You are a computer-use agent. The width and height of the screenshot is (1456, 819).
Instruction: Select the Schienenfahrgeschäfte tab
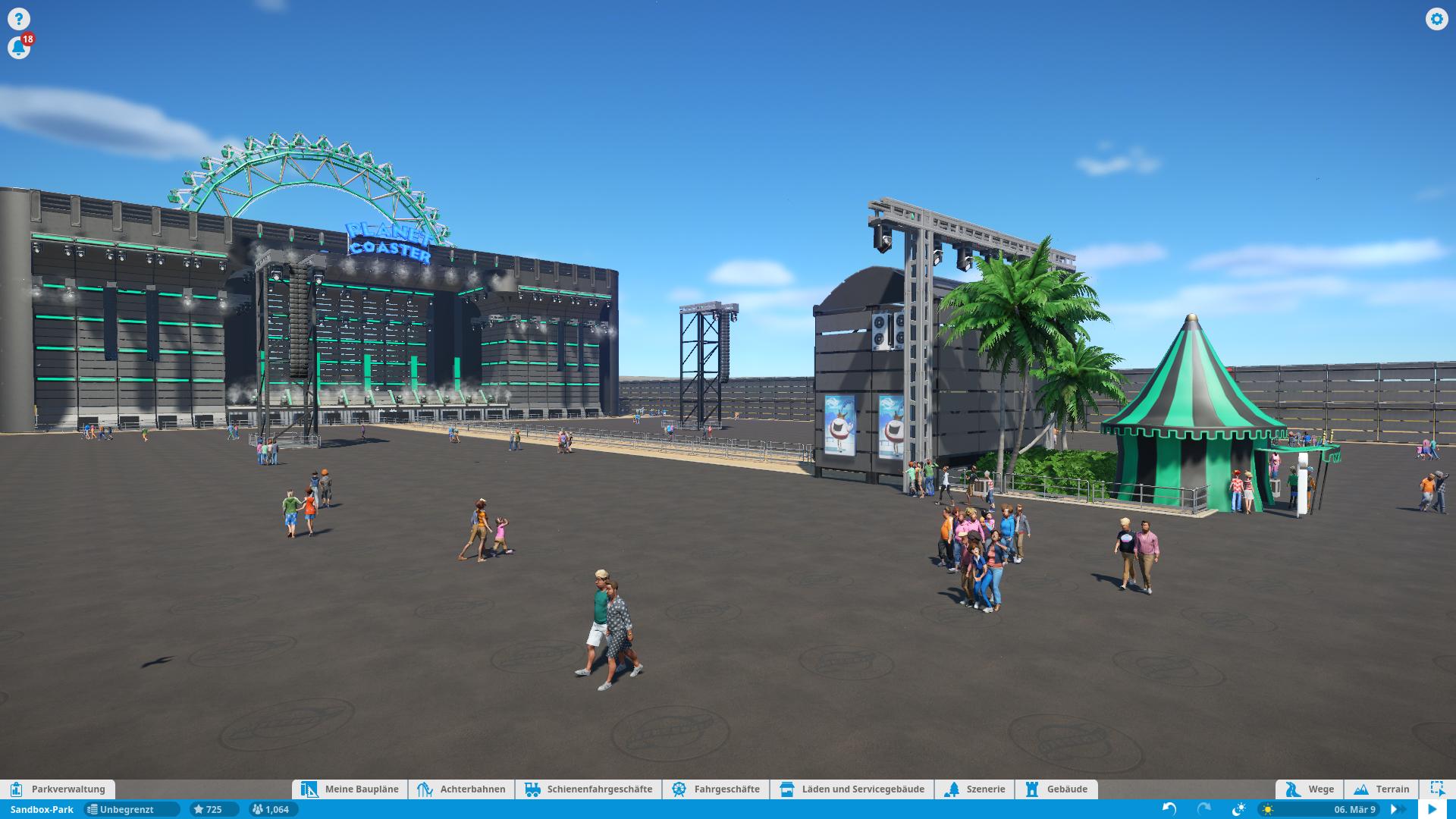point(588,789)
